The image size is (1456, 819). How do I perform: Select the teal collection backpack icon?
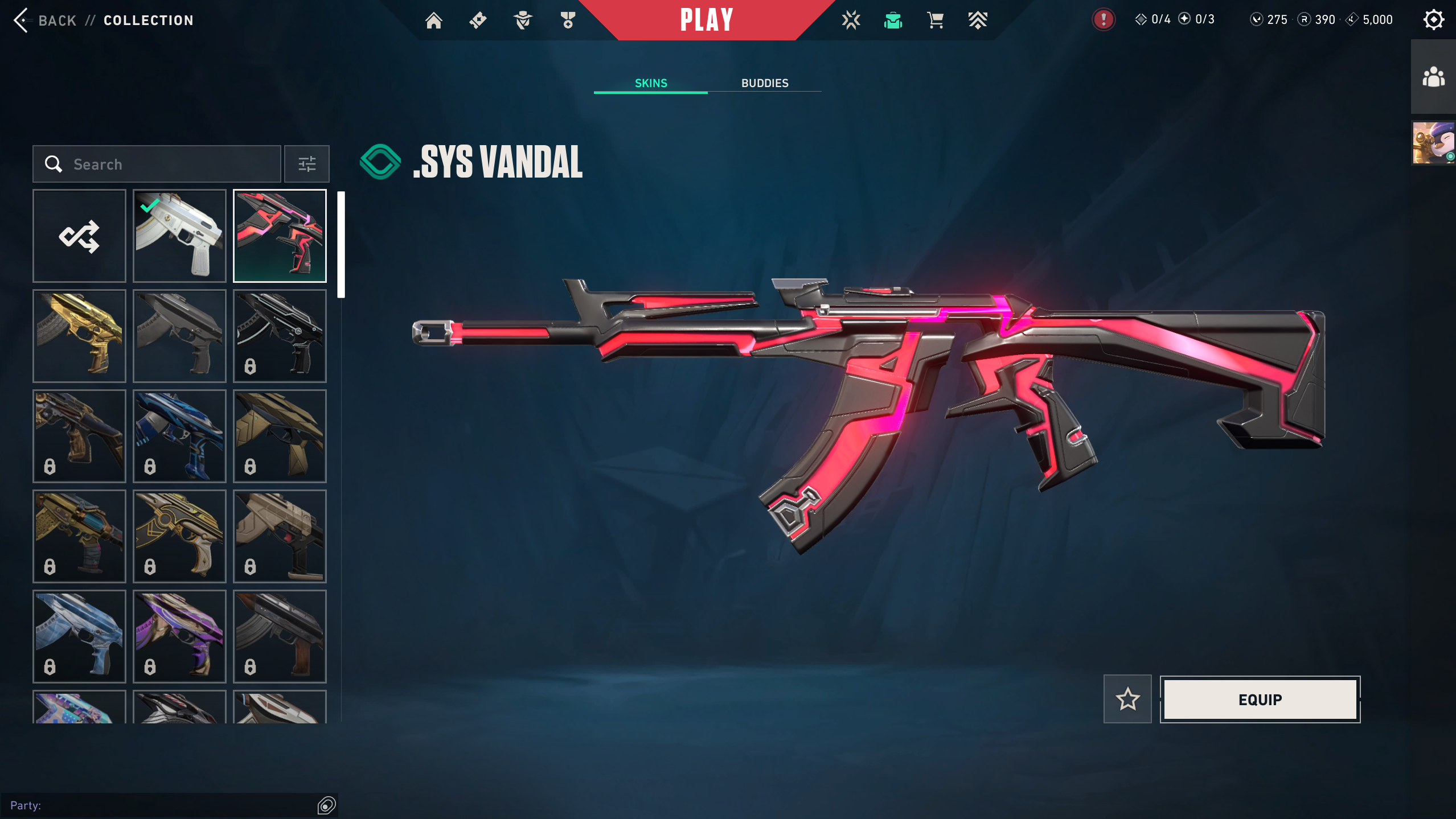coord(893,20)
